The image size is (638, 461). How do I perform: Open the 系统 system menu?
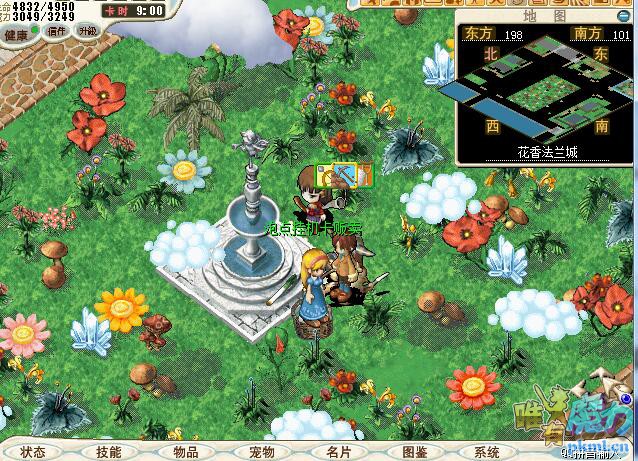pos(487,452)
